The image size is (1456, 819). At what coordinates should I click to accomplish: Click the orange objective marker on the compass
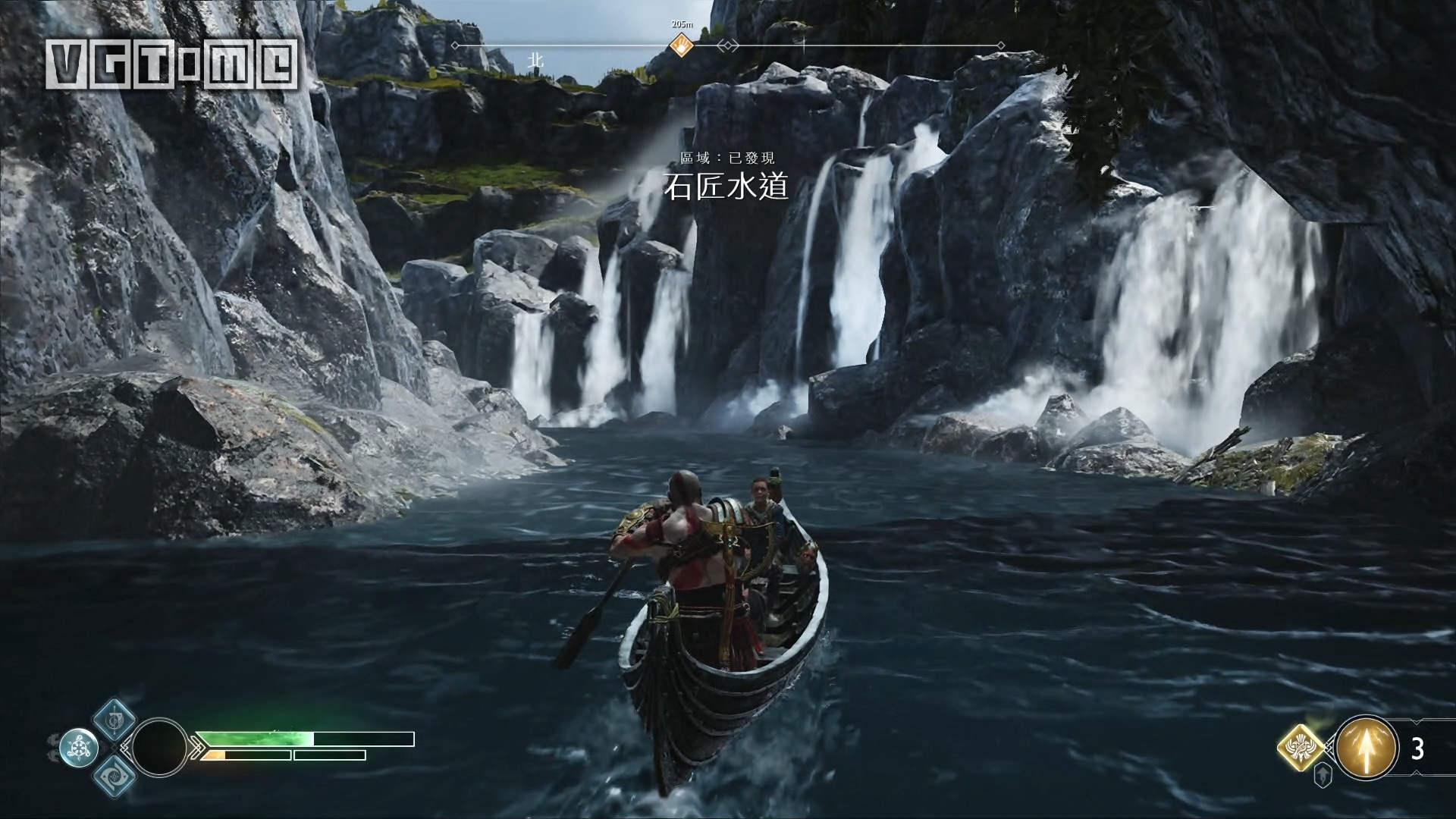point(682,45)
